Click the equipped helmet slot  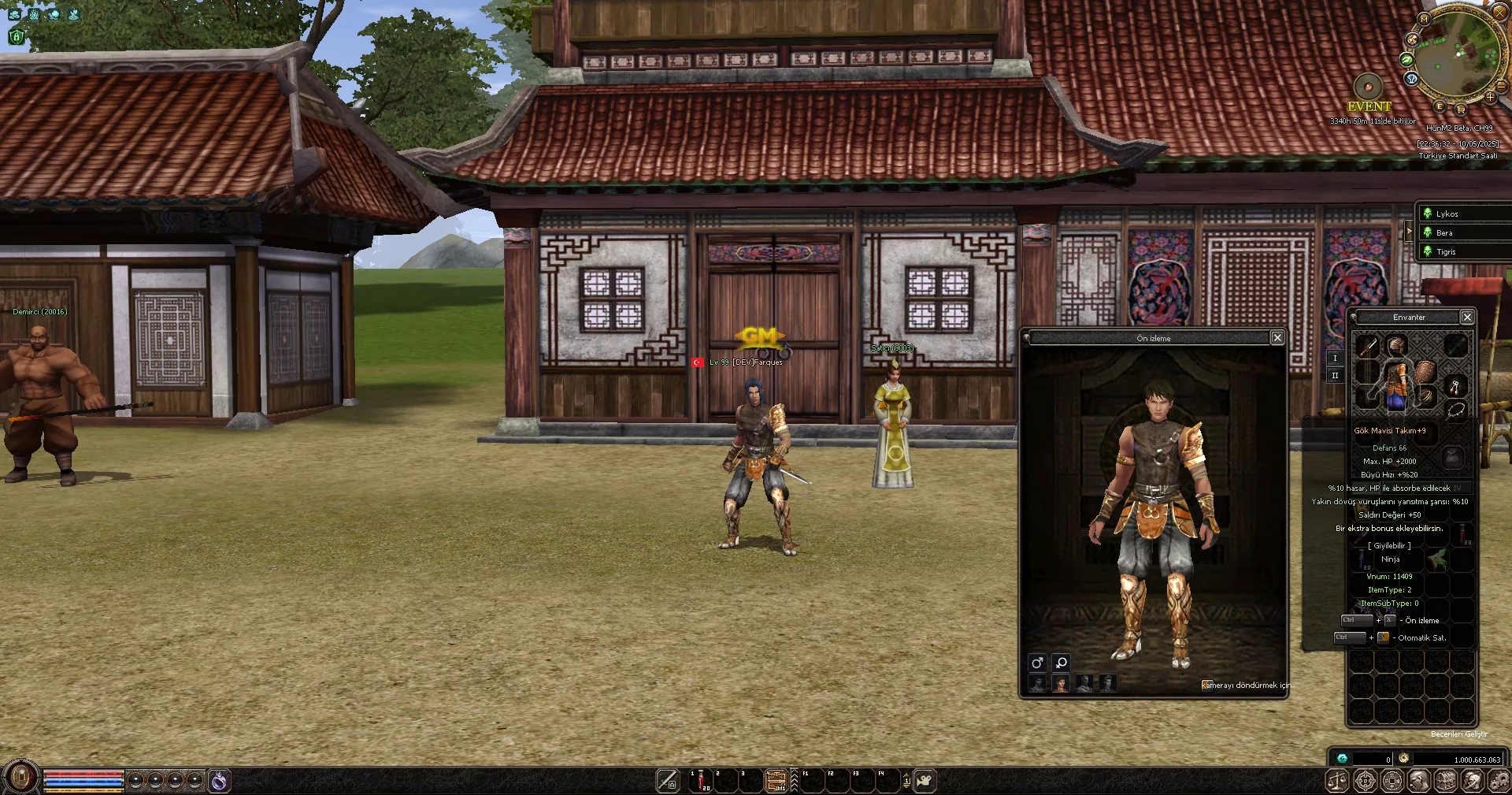pyautogui.click(x=1395, y=344)
